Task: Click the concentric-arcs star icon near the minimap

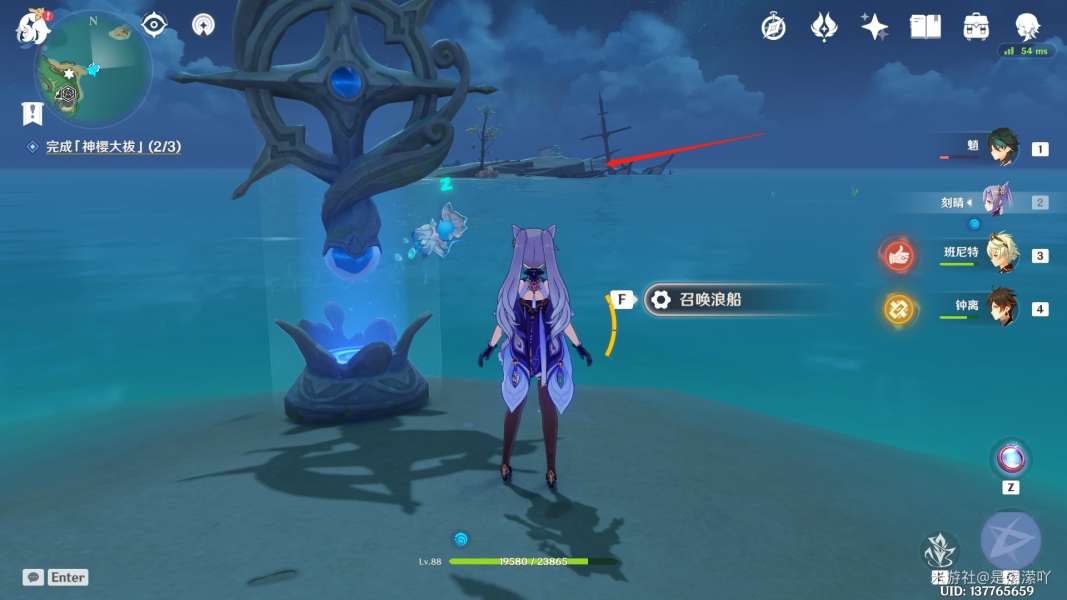Action: pos(203,25)
